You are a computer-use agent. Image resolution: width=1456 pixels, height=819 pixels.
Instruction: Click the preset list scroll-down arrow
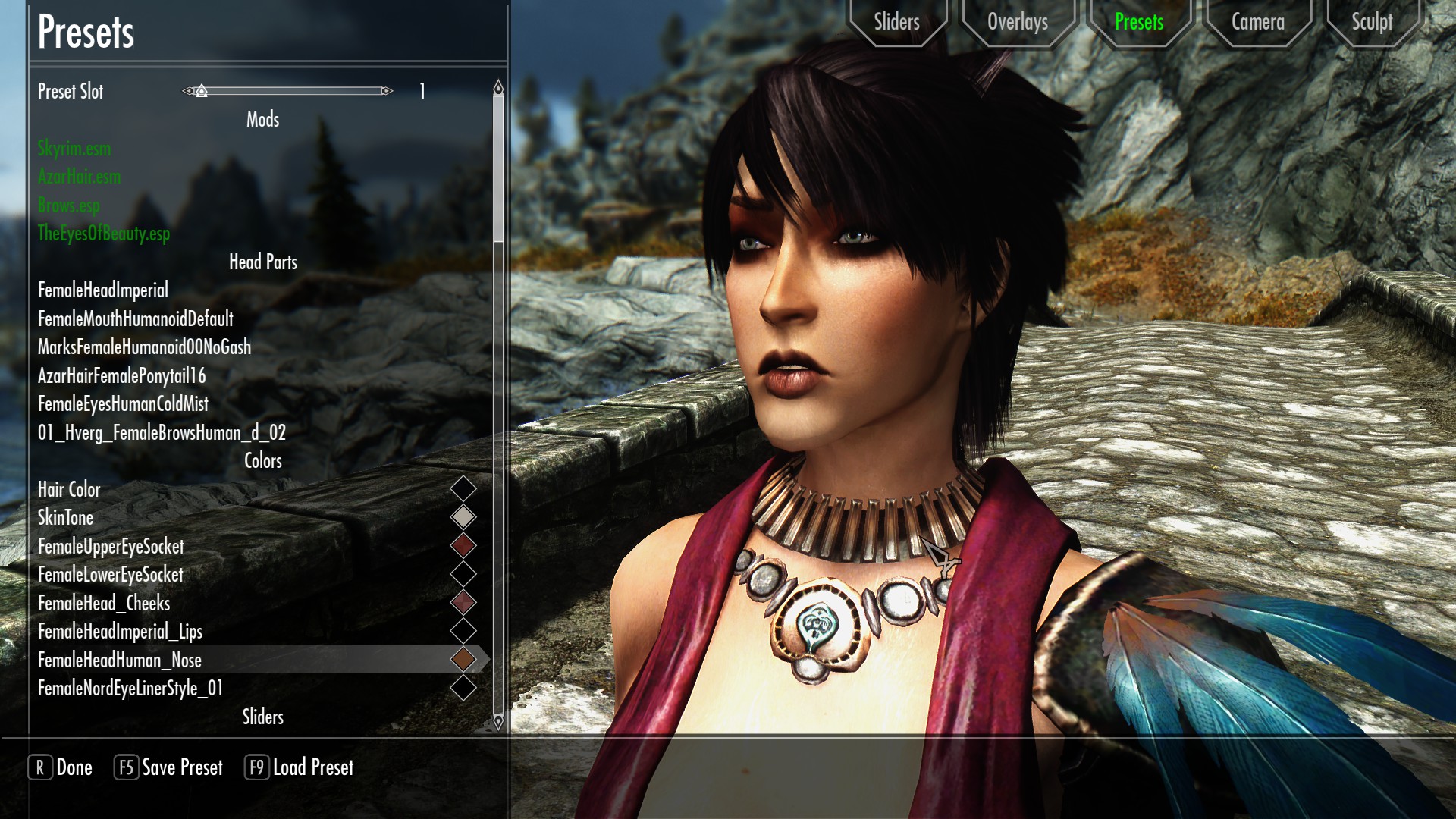(498, 722)
